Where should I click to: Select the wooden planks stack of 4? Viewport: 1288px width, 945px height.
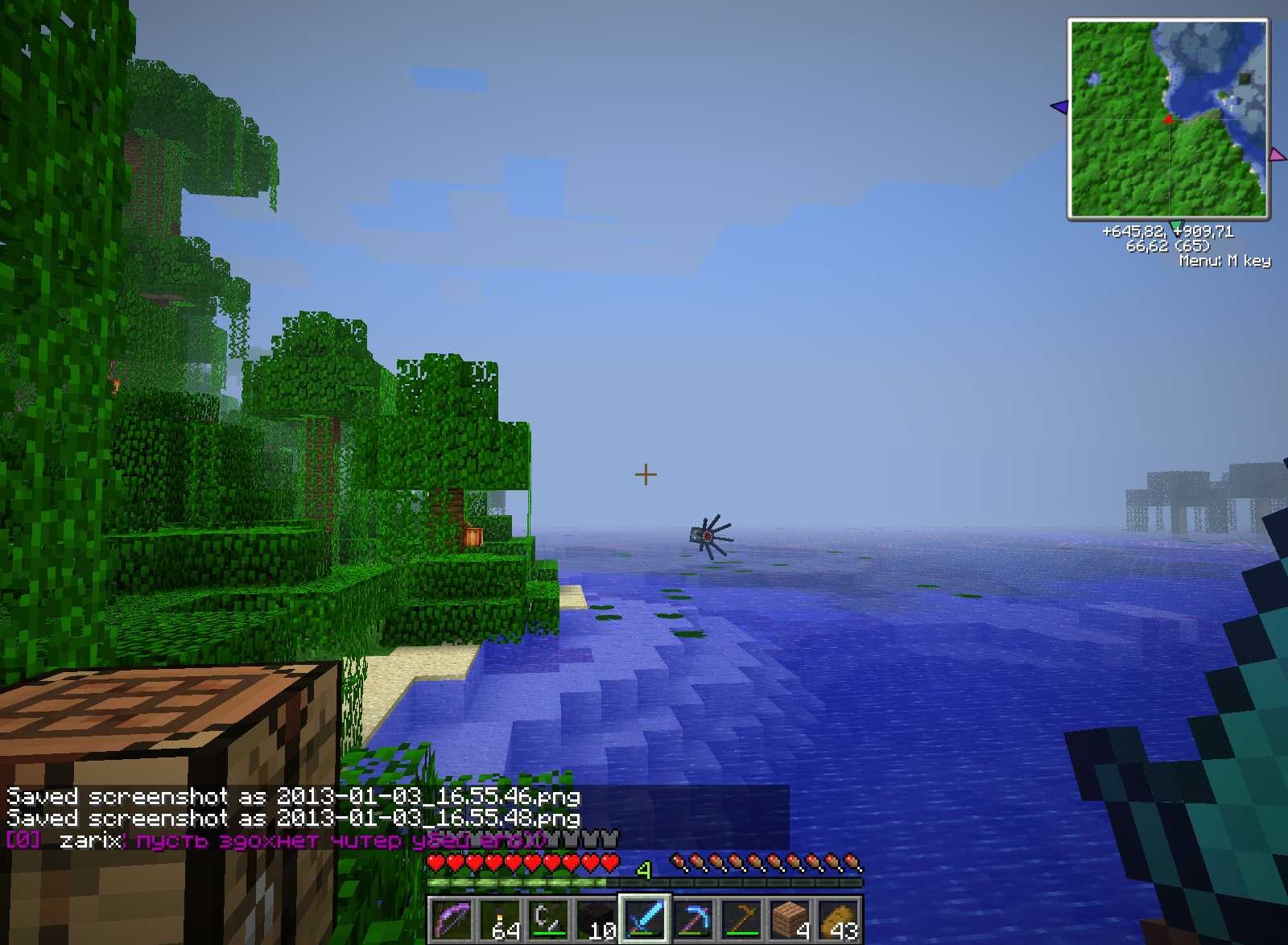coord(790,918)
